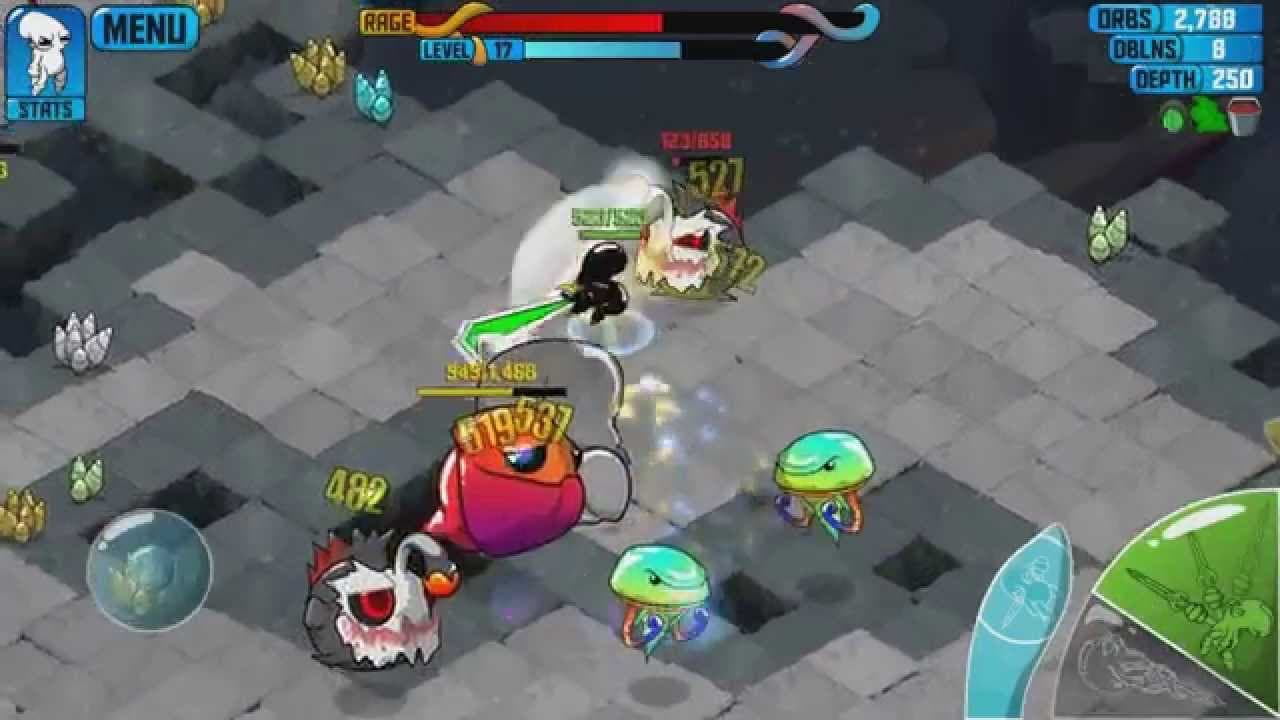Click the red RAGE meter

click(x=550, y=20)
